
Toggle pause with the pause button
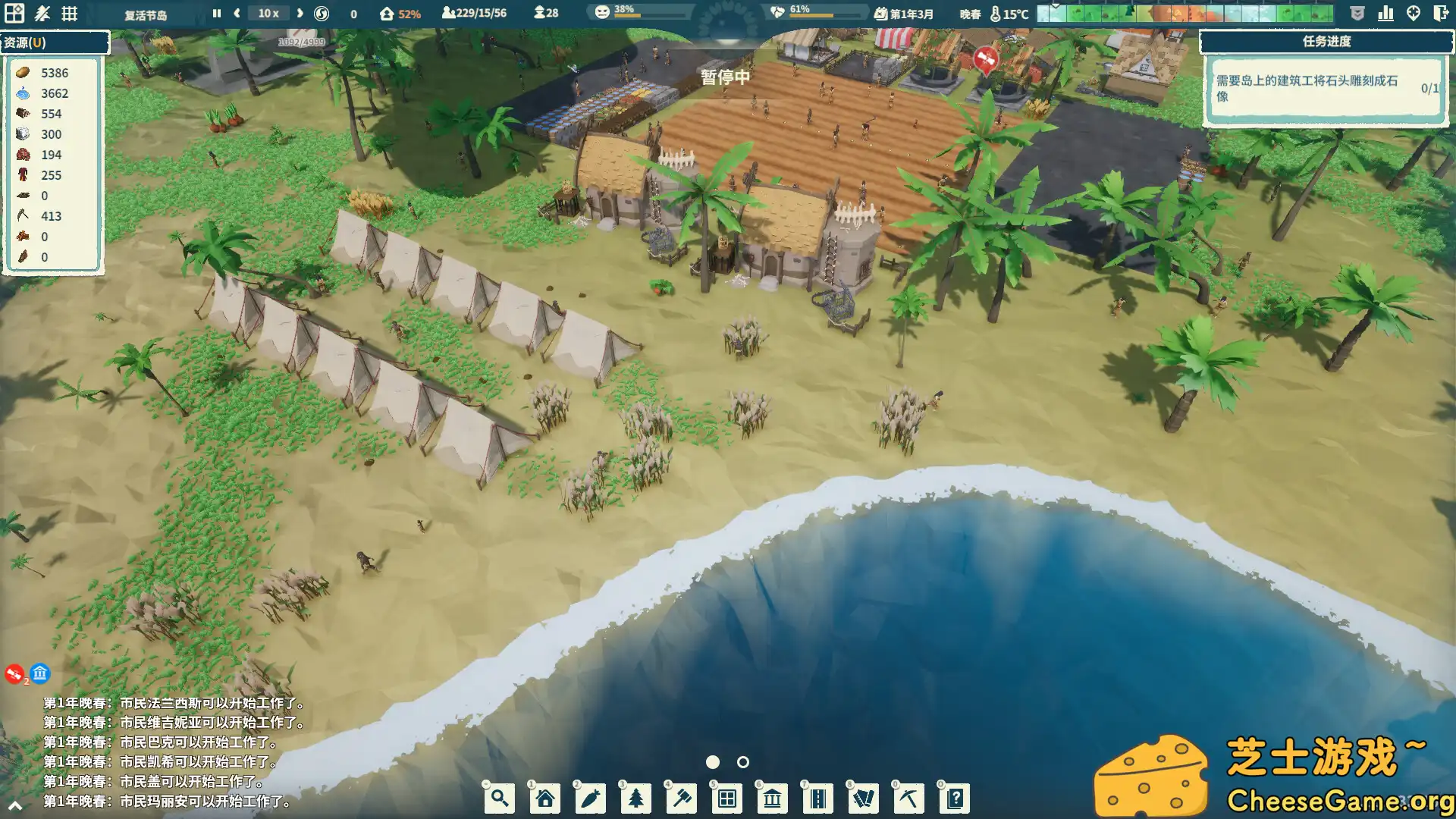(x=216, y=13)
